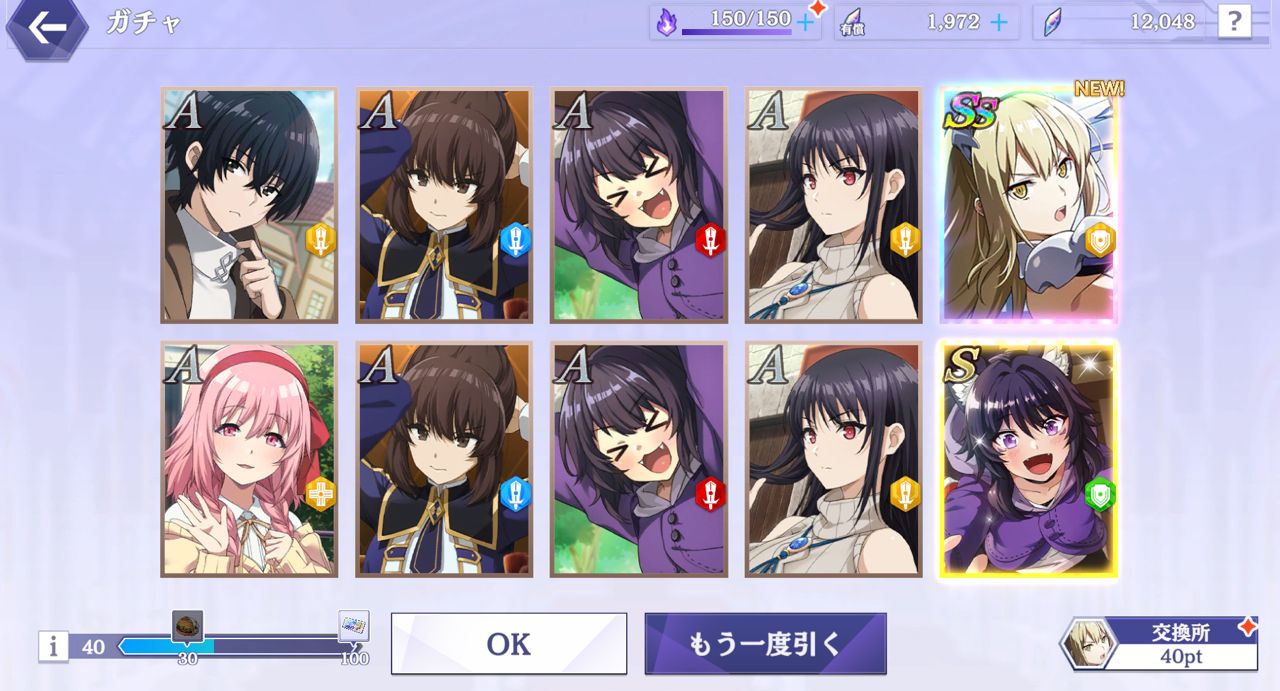Select the NEW SS blonde character card
The height and width of the screenshot is (691, 1280).
[1028, 205]
